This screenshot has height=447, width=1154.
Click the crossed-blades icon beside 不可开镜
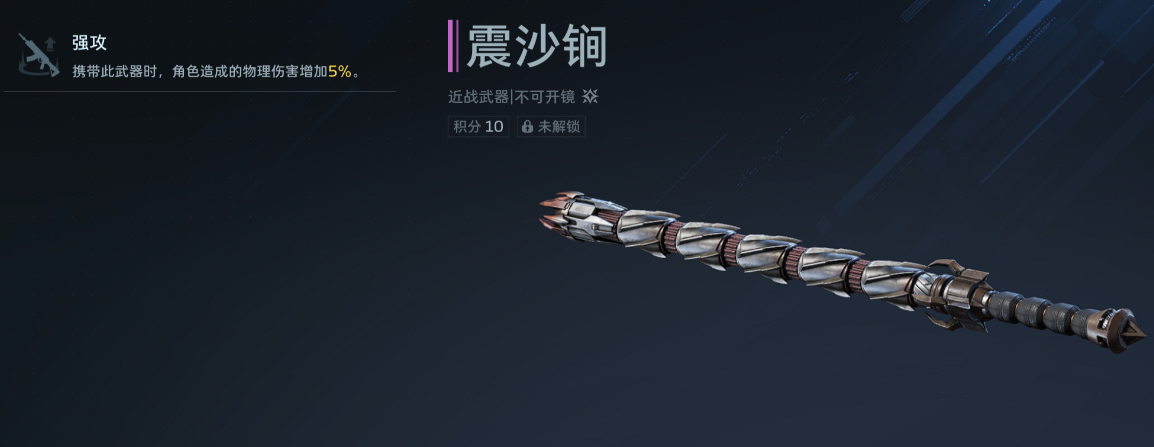coord(591,97)
